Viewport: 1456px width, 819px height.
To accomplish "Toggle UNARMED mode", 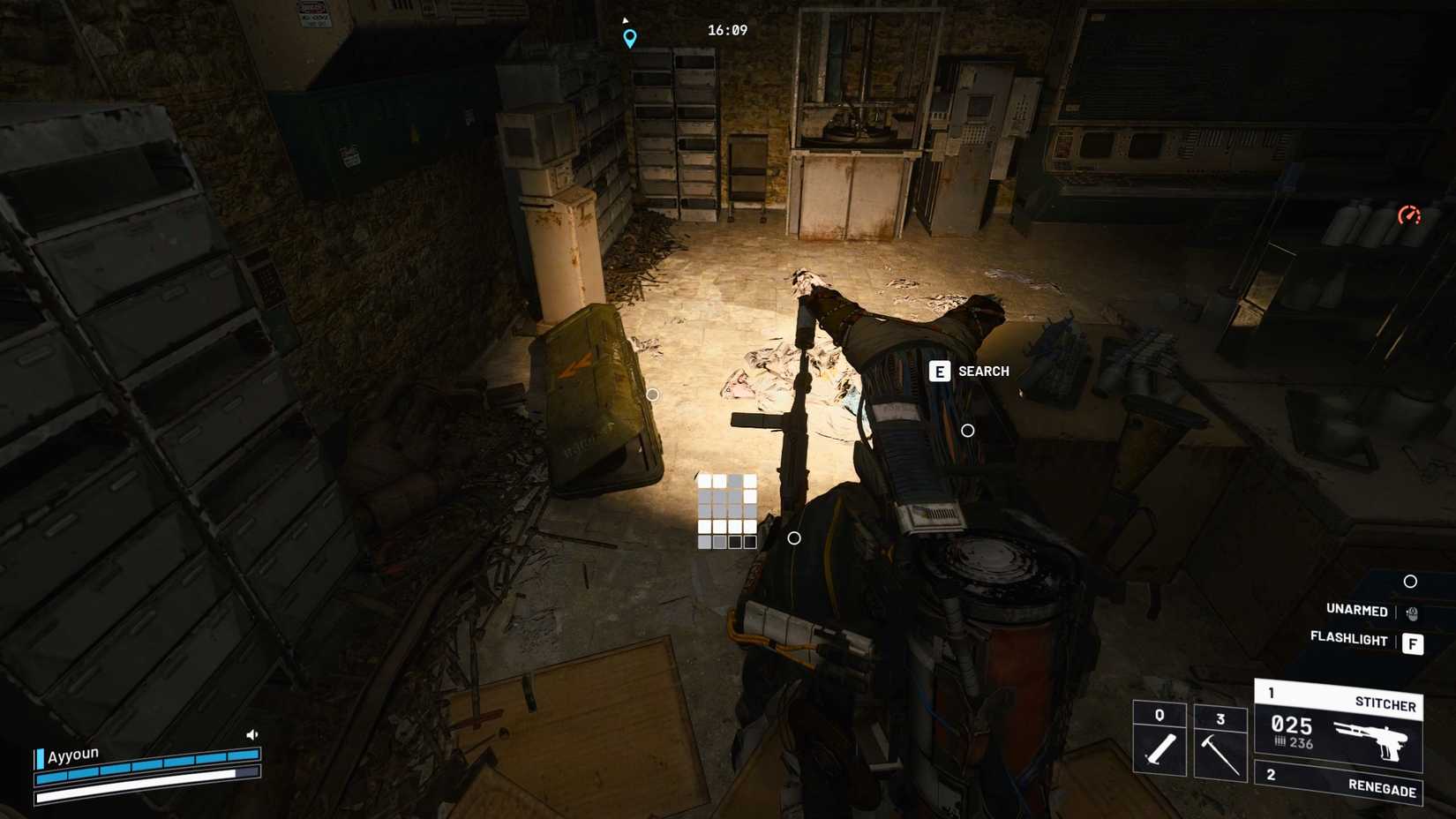I will [x=1355, y=611].
